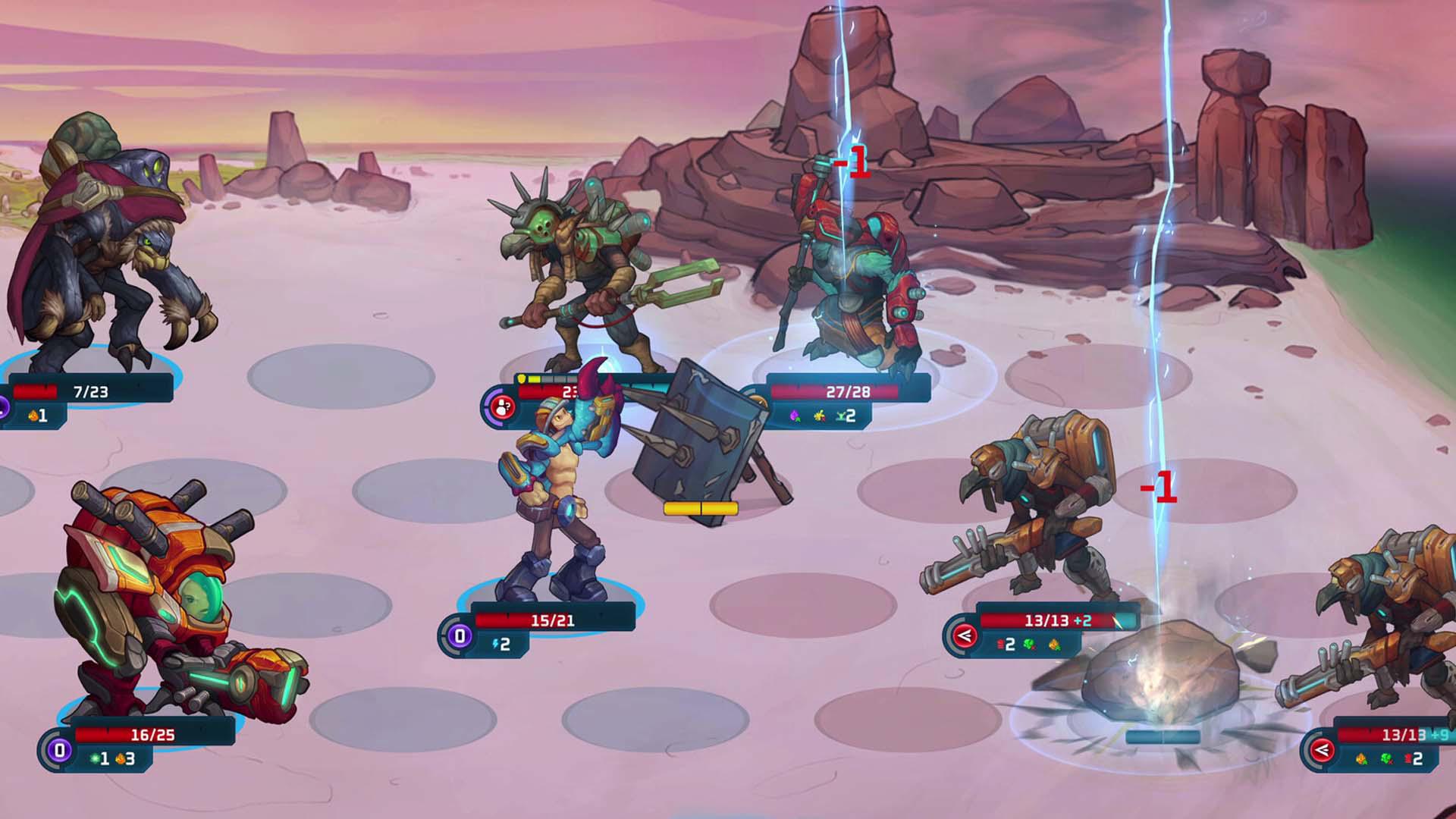Screen dimensions: 1456x819
Task: Inspect the red intent icon beside 13/13 +9
Action: pos(1322,751)
